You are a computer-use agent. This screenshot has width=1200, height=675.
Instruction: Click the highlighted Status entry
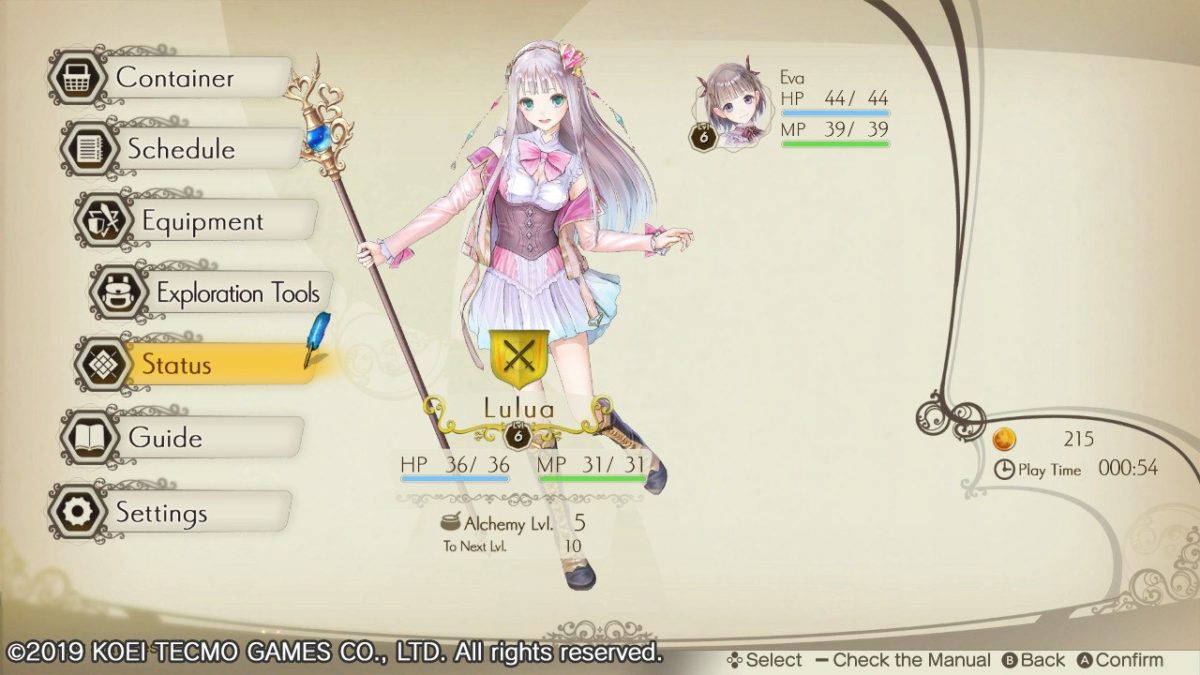click(176, 365)
